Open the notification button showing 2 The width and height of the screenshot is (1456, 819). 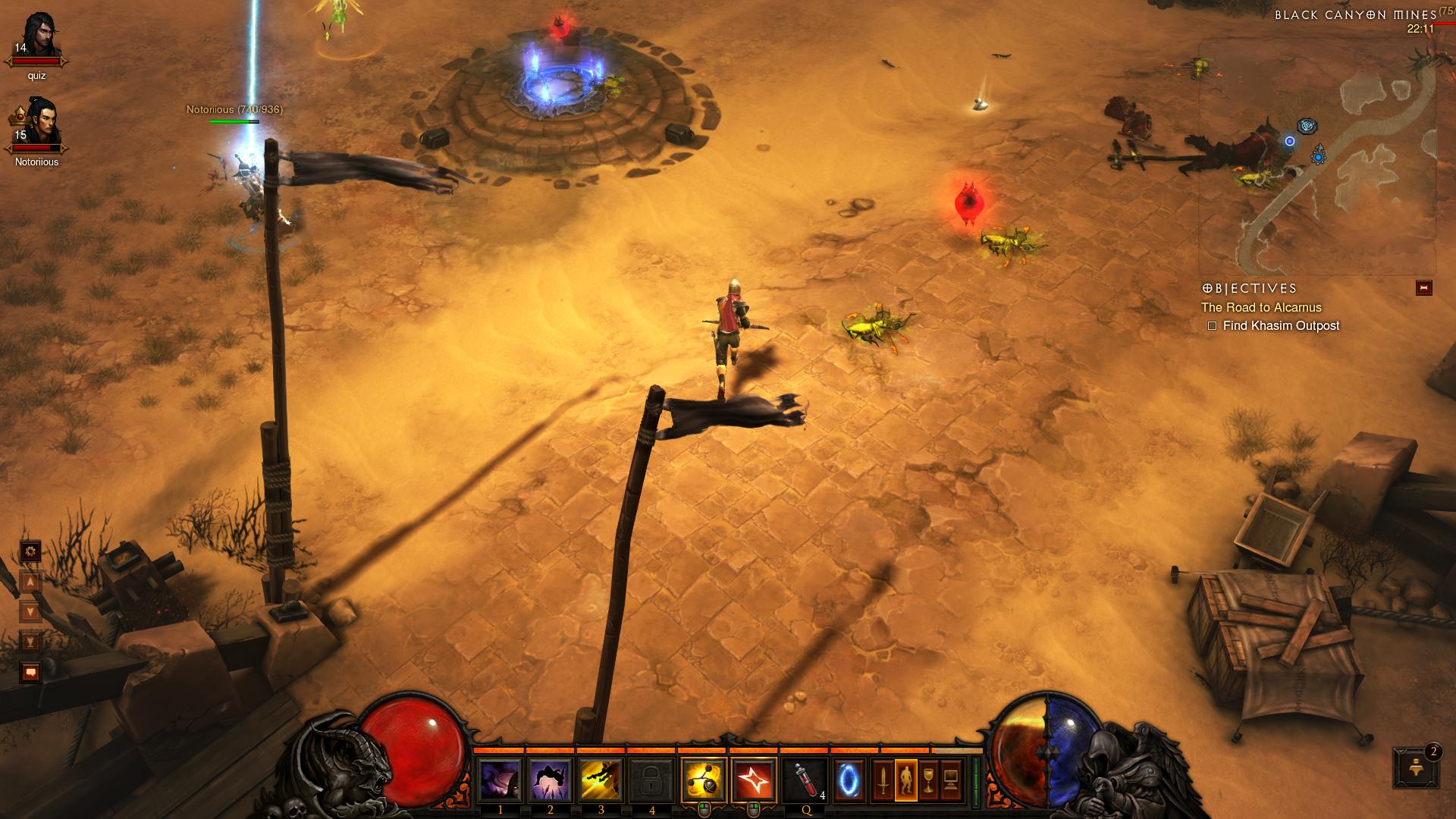pos(1416,767)
